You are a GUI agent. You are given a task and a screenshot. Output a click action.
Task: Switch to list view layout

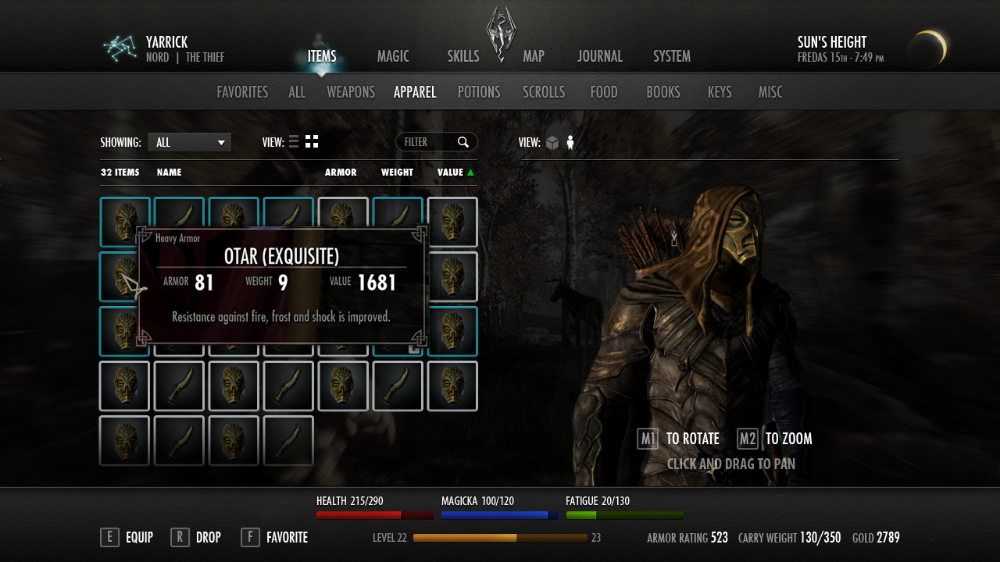[293, 142]
